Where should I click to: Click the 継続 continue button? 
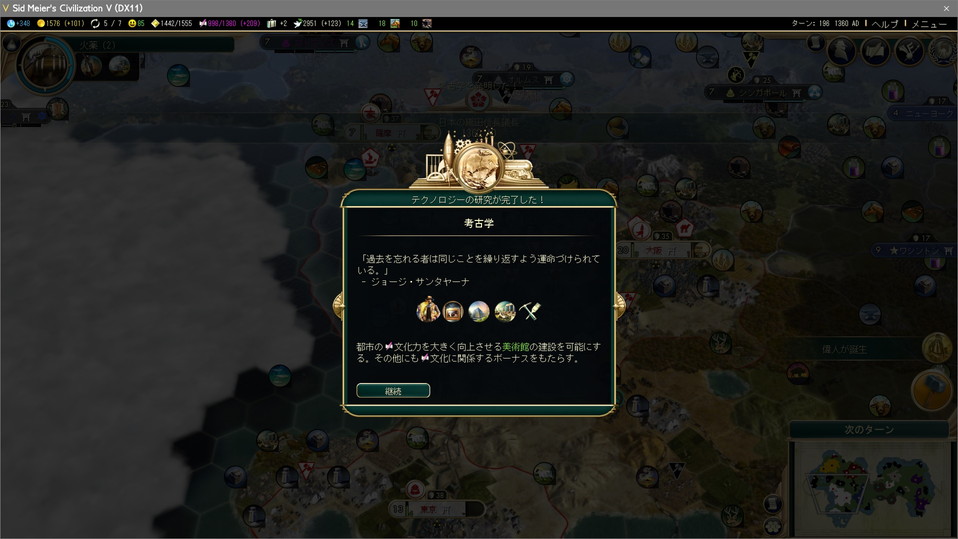coord(393,391)
